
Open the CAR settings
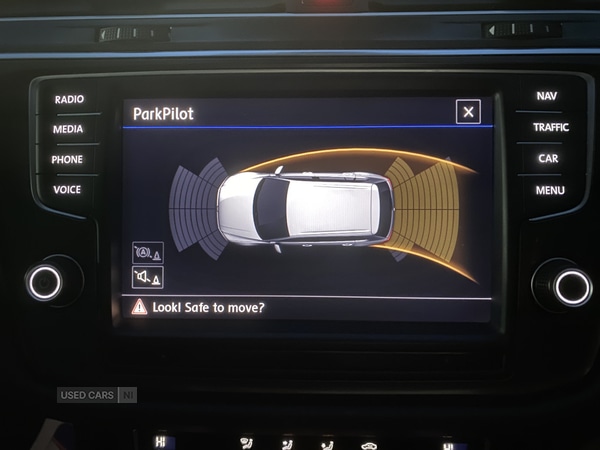point(548,158)
